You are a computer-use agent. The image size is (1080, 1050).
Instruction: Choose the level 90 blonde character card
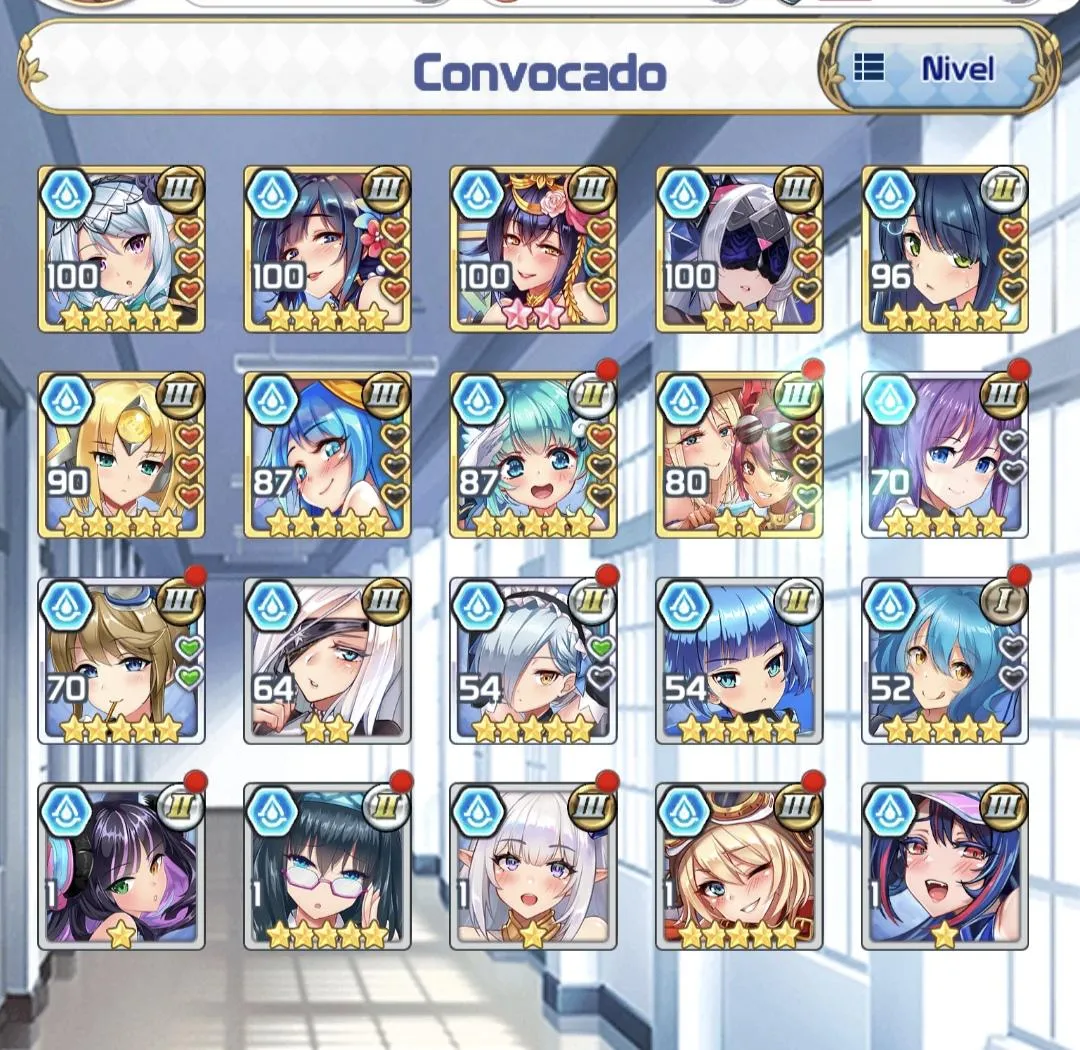point(121,455)
